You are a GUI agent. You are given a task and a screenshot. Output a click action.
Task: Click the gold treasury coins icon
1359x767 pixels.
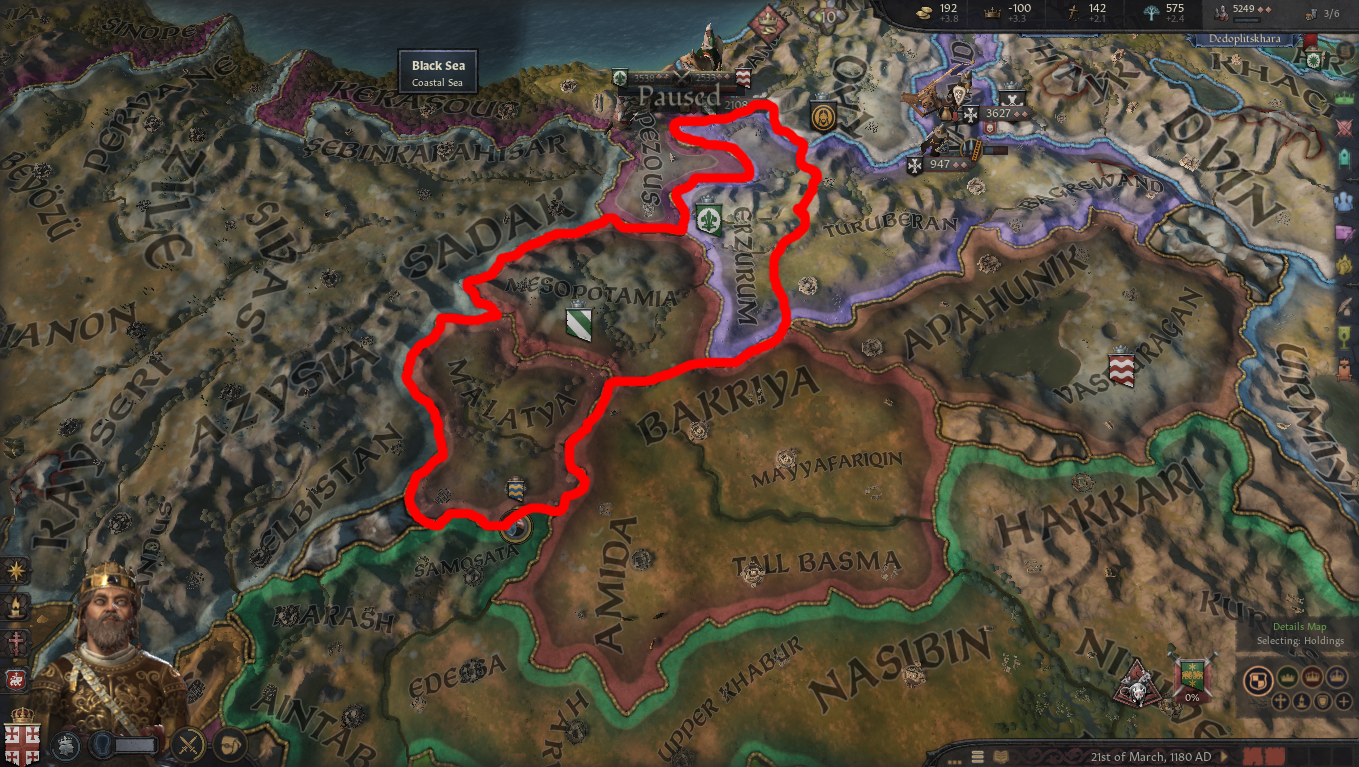tap(923, 14)
